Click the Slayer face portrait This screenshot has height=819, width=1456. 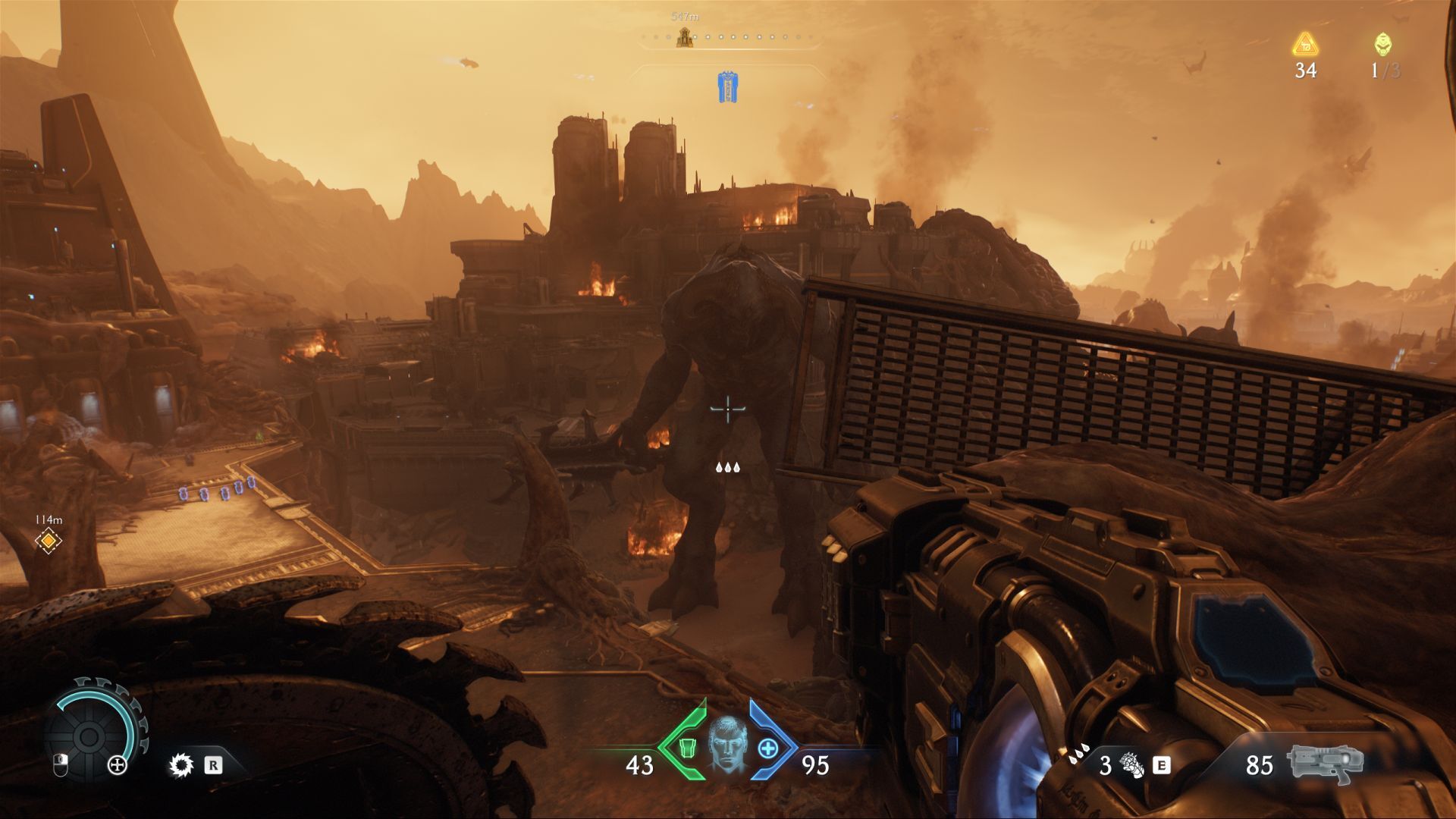click(x=727, y=745)
